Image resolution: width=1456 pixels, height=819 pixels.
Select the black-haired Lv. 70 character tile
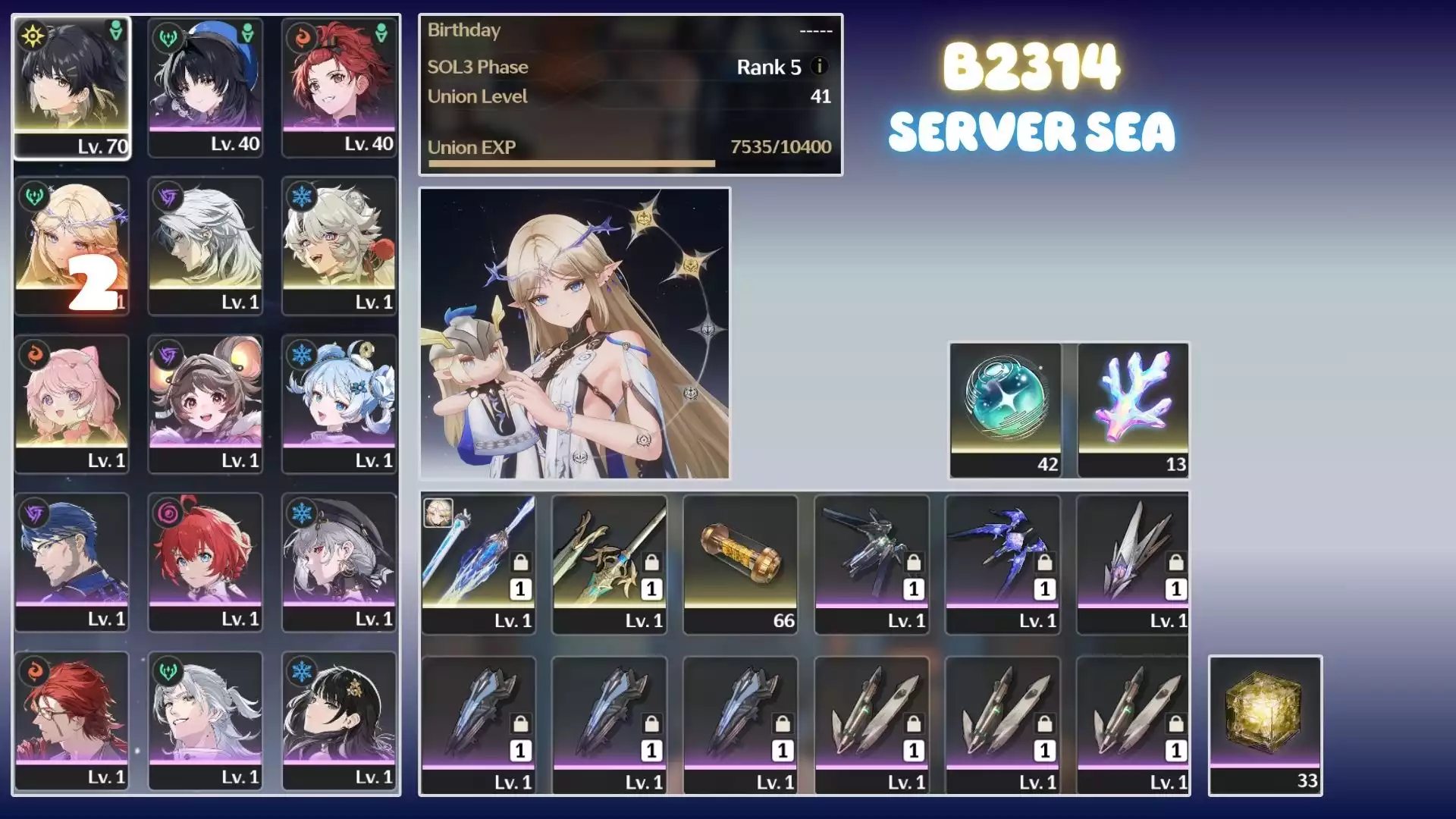(72, 87)
